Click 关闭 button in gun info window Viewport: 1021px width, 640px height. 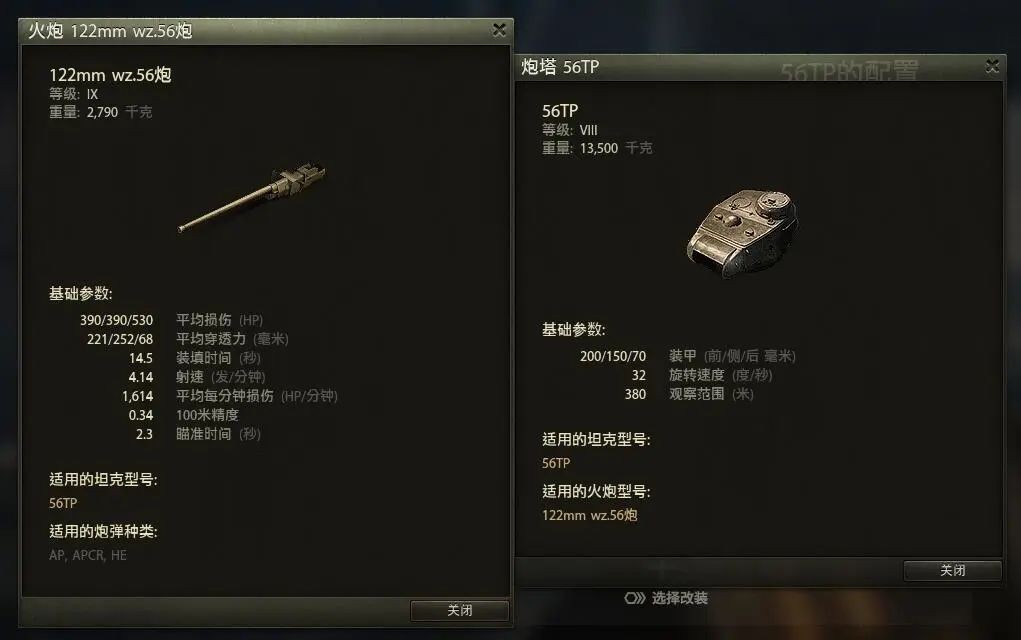tap(459, 610)
